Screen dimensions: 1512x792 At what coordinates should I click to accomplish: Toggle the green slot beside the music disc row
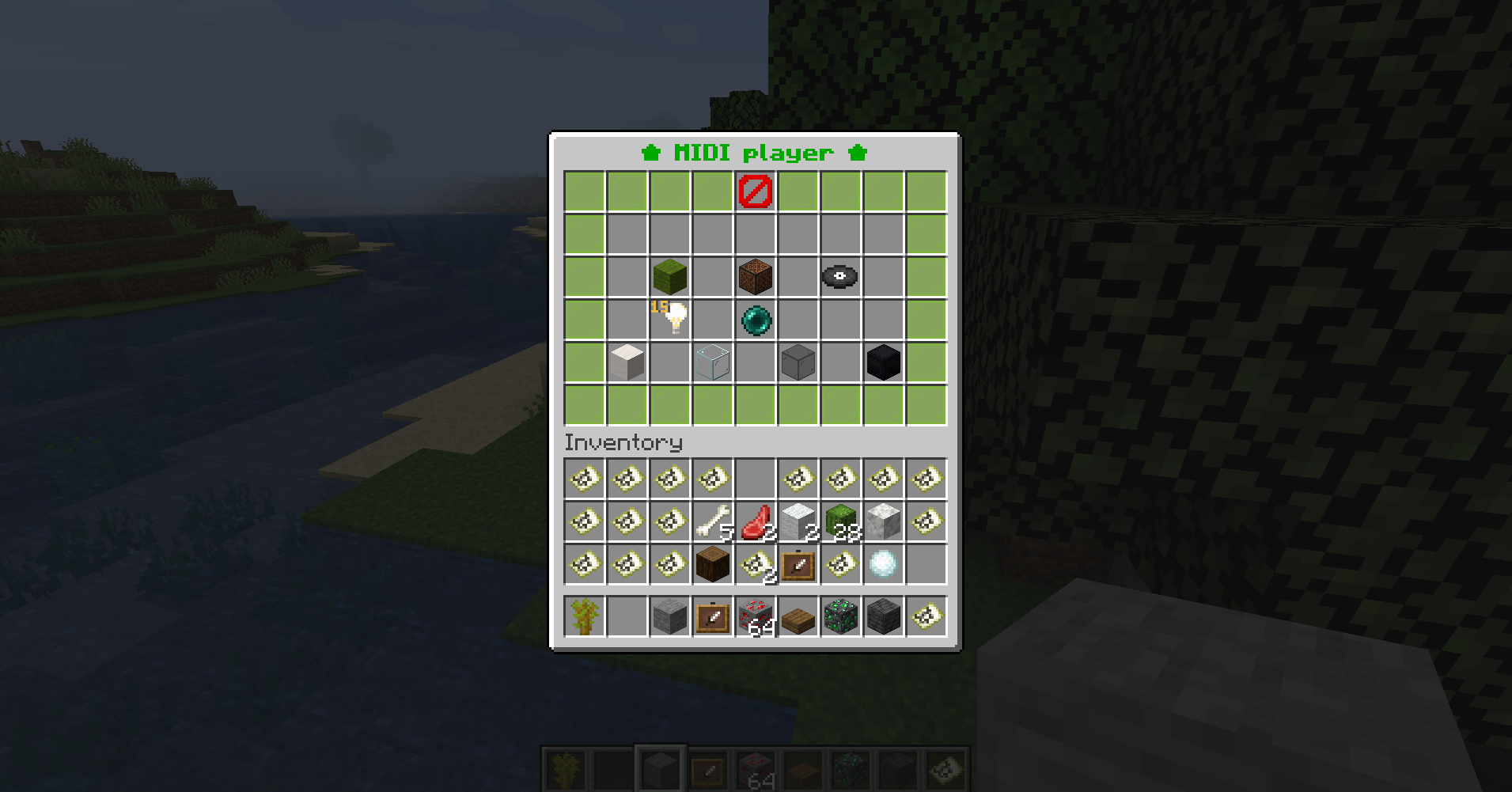click(x=926, y=275)
